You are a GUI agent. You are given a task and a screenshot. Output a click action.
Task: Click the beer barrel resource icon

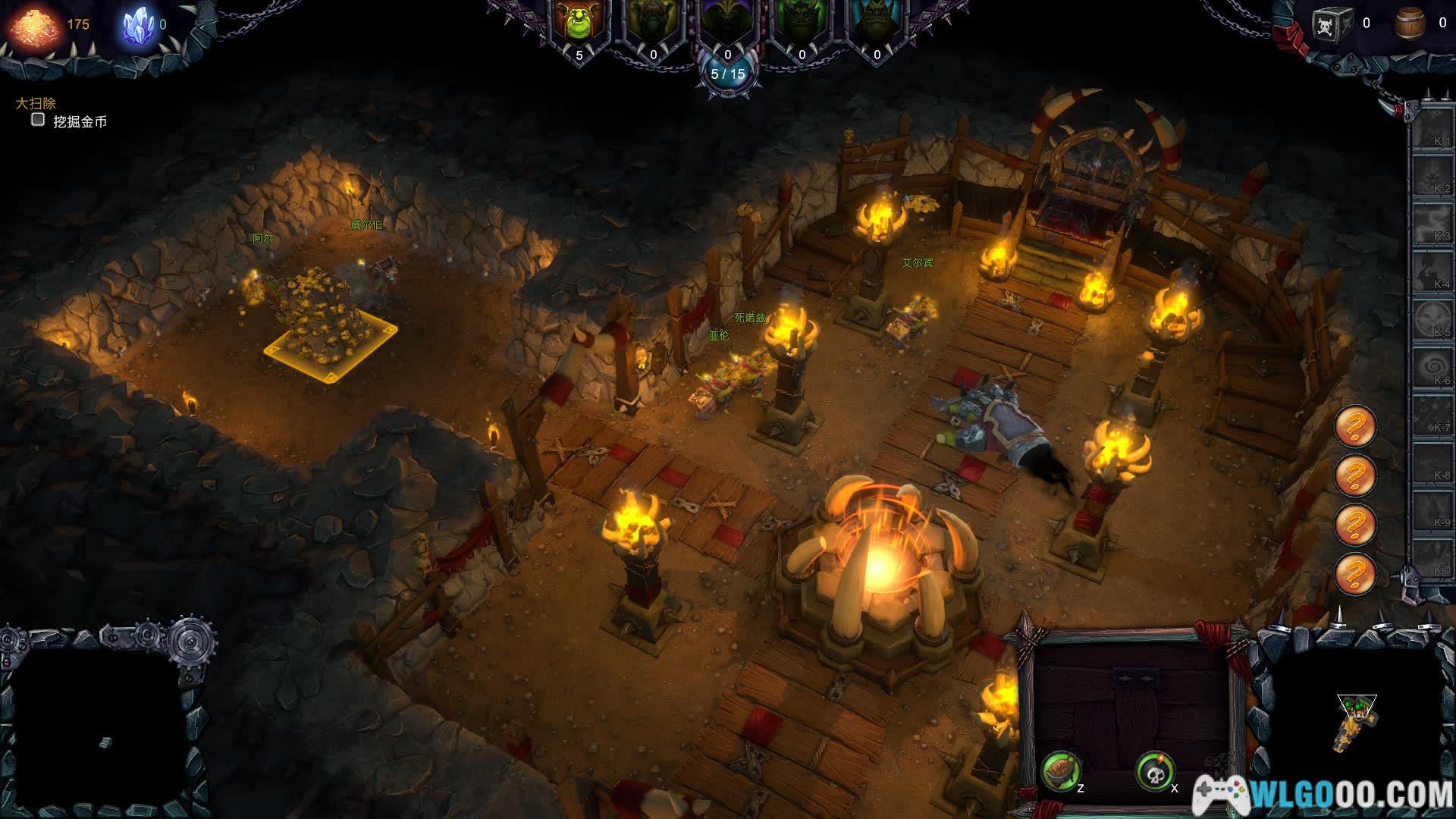(x=1410, y=24)
